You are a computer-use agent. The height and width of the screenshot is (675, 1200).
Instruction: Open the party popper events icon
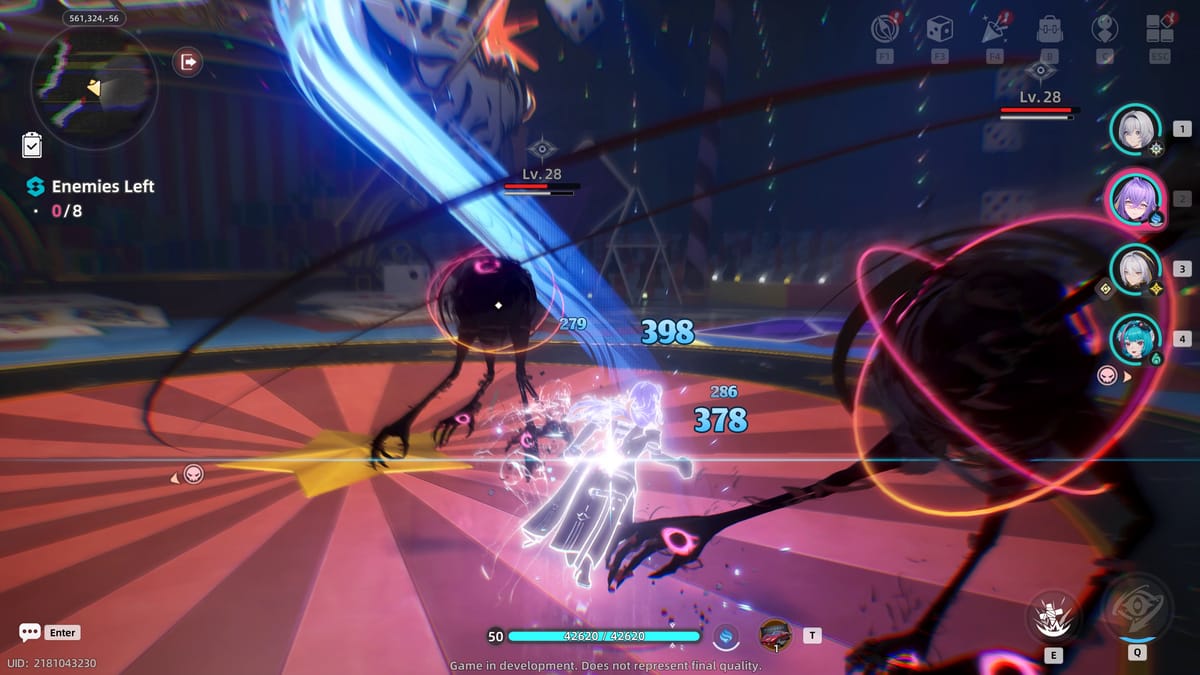click(x=993, y=29)
